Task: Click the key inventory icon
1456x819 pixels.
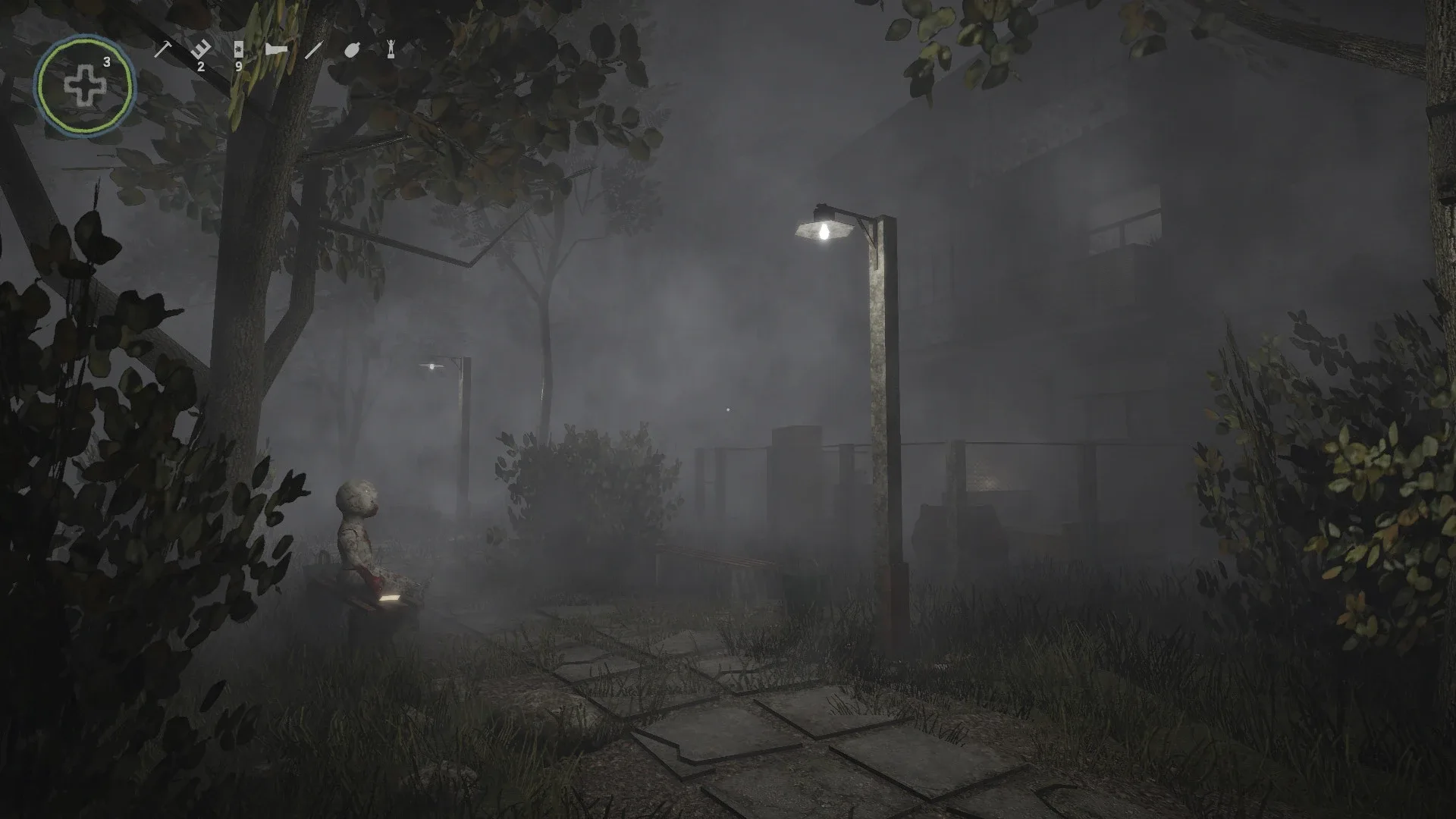Action: pos(201,48)
